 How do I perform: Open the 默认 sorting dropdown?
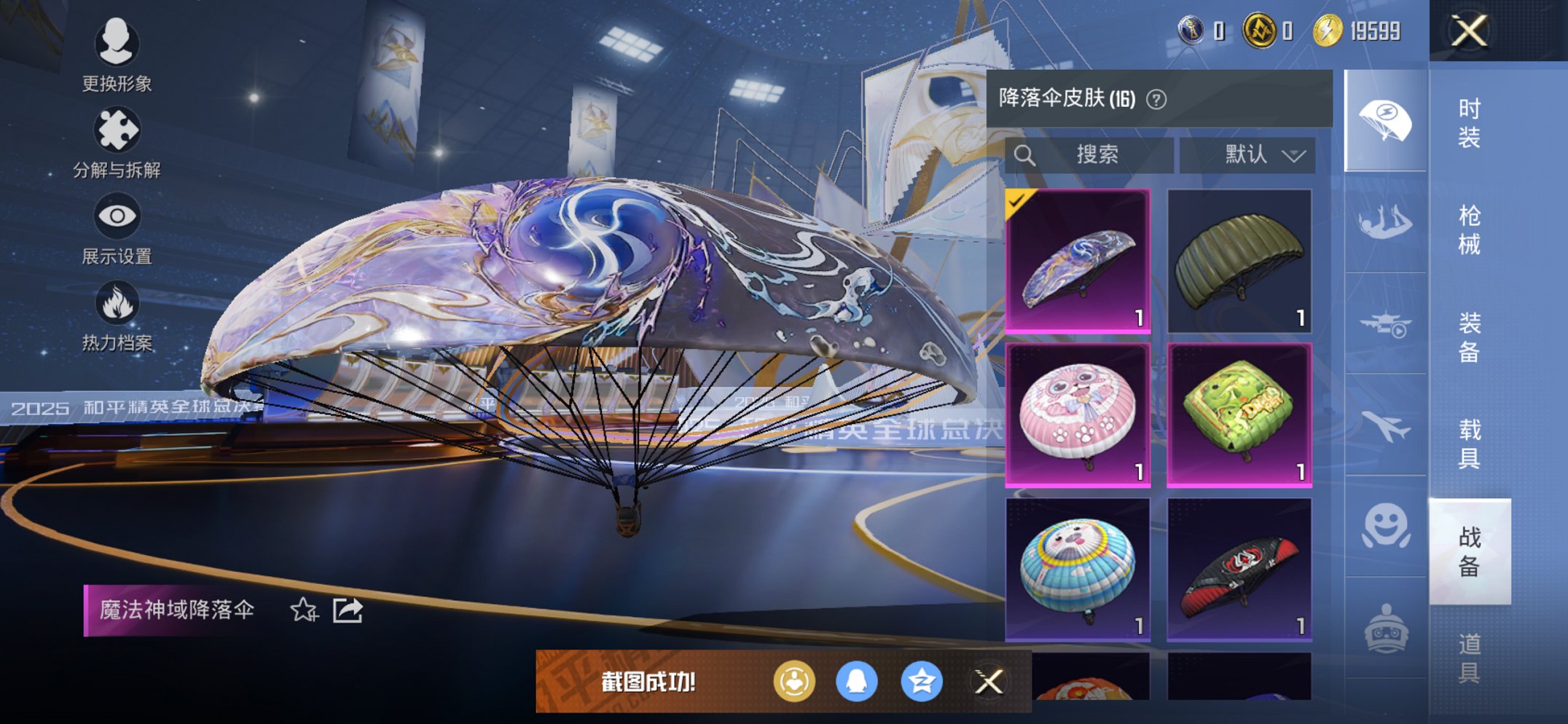click(x=1248, y=154)
